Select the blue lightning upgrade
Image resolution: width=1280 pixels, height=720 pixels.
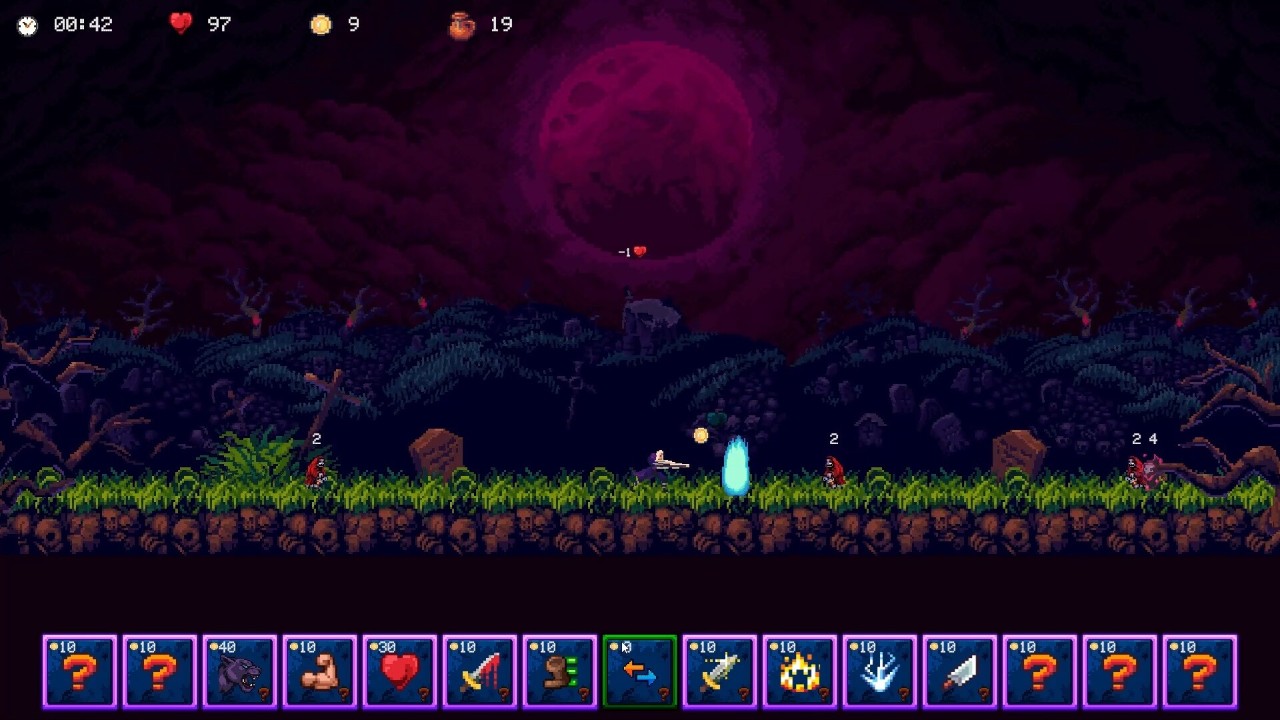pos(880,671)
